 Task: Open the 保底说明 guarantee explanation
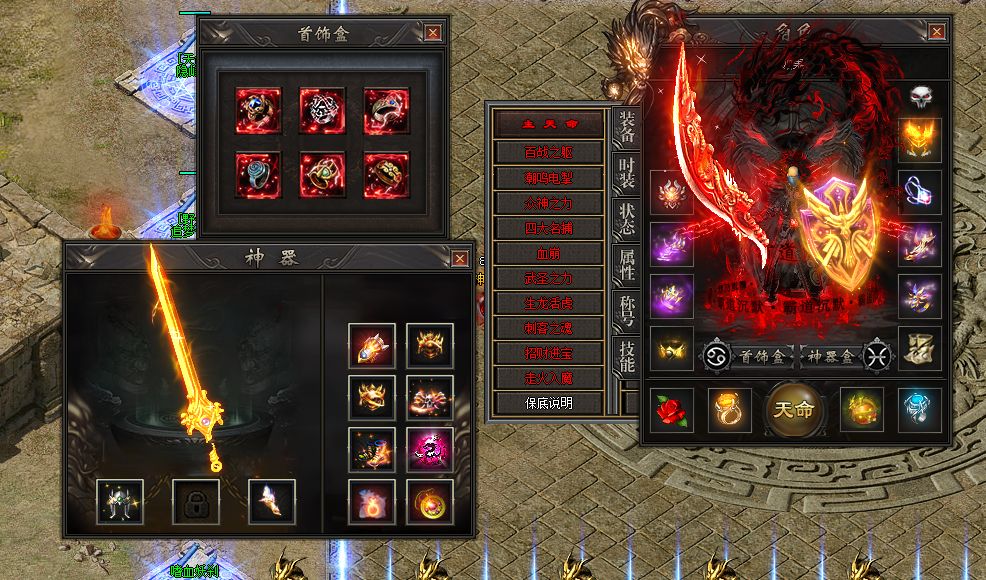[549, 403]
